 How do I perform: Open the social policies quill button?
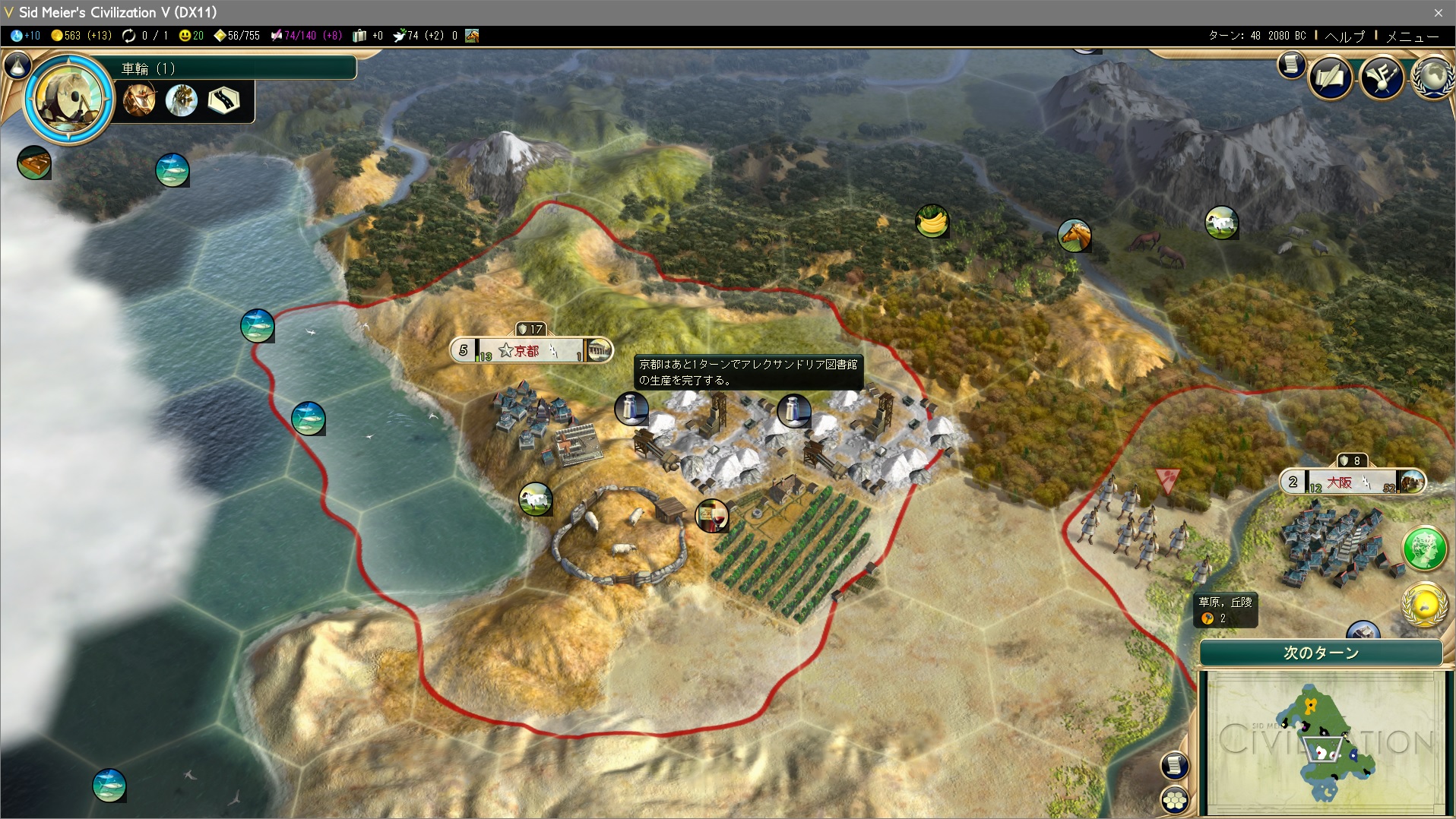[1330, 77]
